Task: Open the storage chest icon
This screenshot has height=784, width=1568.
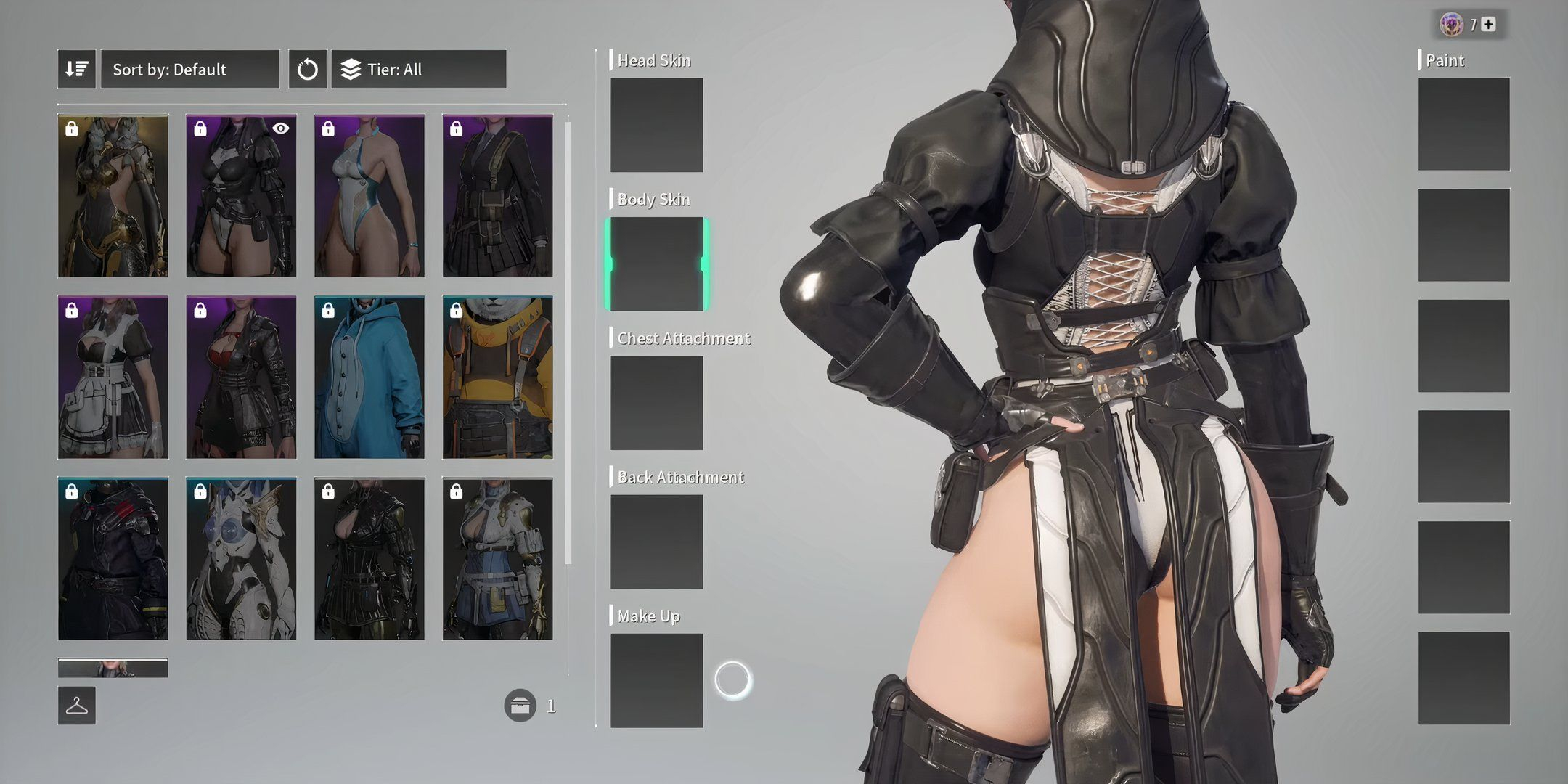Action: click(x=520, y=706)
